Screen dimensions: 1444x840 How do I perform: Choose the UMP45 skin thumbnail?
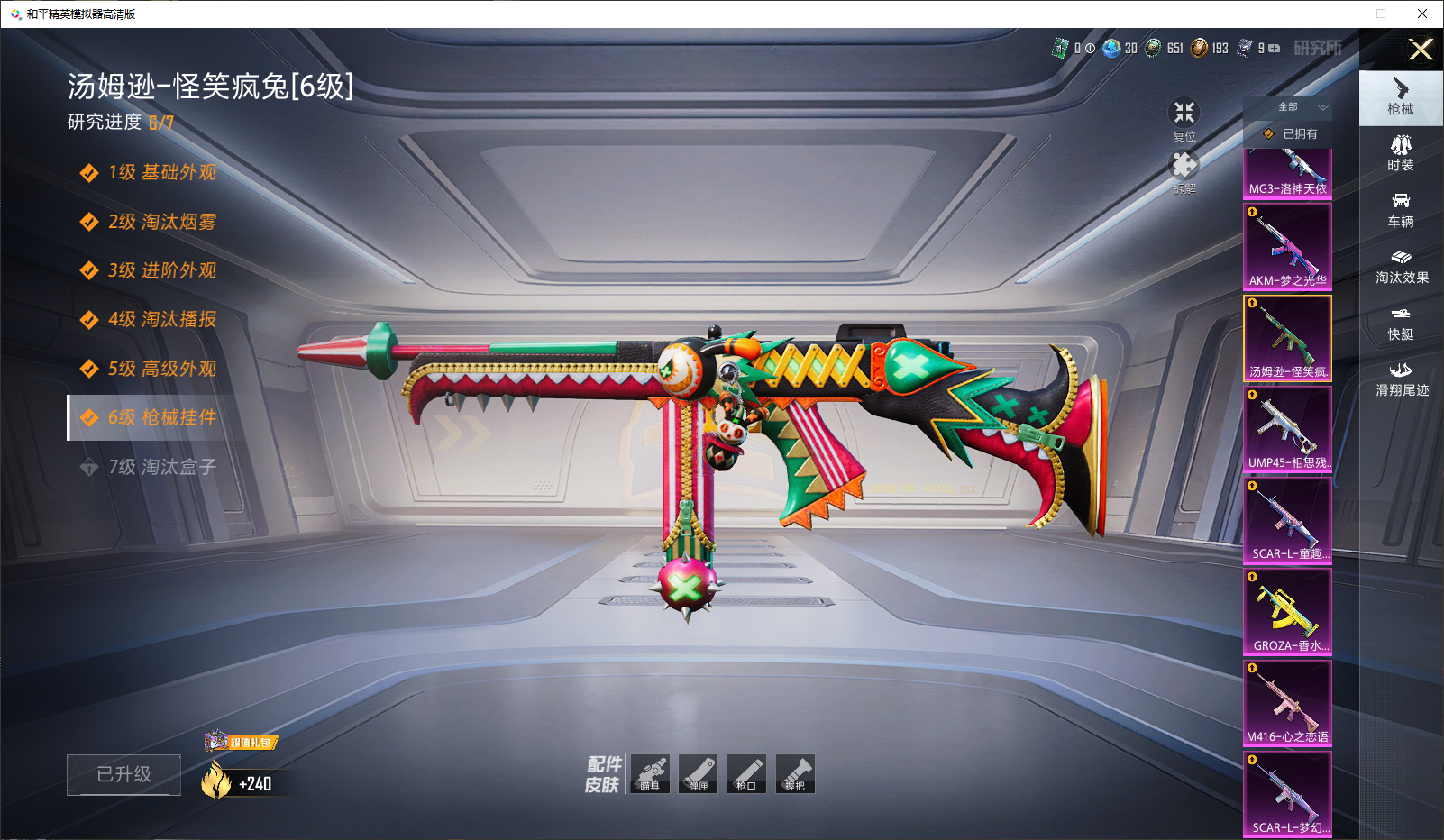pyautogui.click(x=1287, y=428)
